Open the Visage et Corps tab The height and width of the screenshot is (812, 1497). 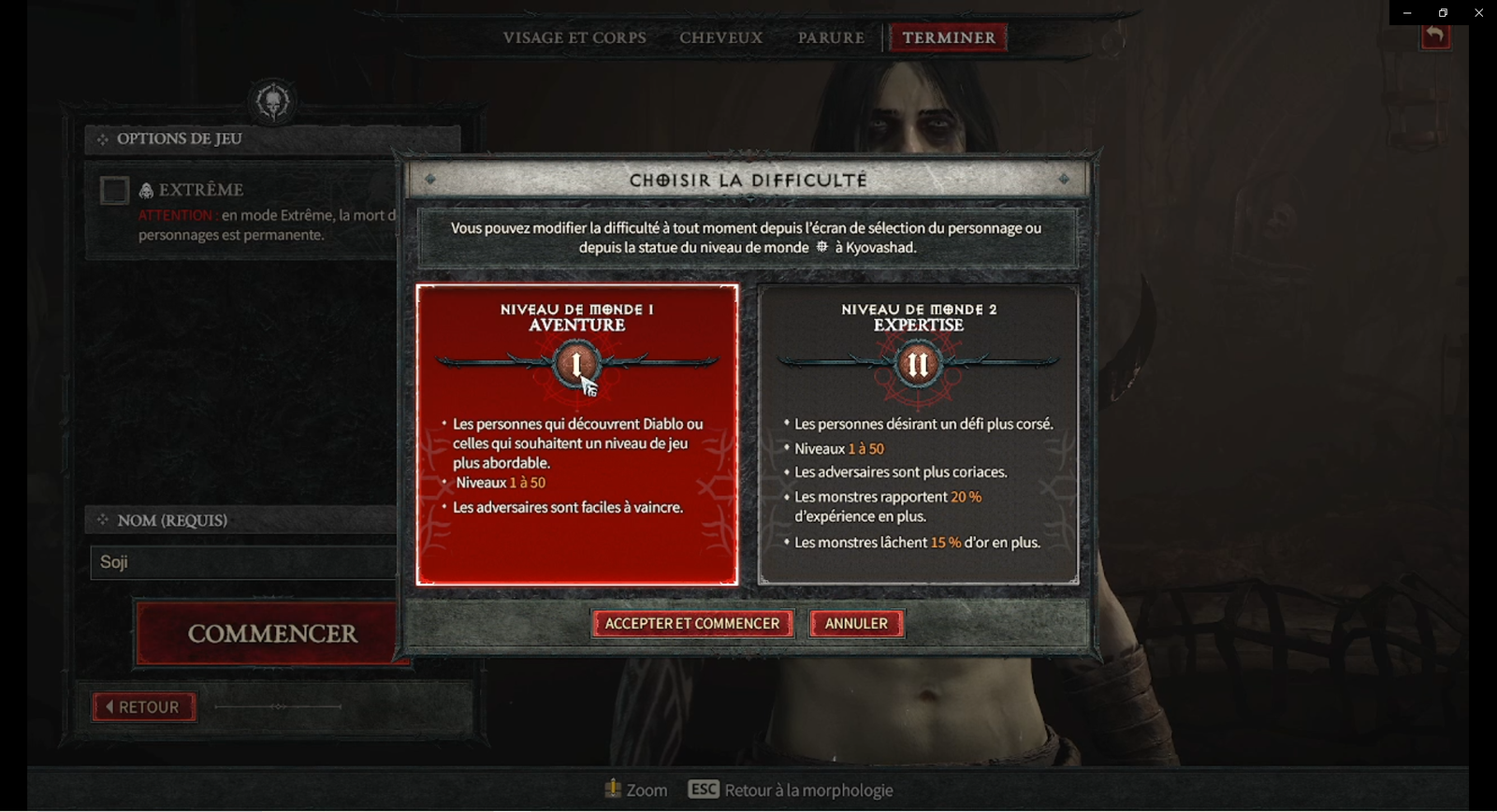(x=574, y=38)
